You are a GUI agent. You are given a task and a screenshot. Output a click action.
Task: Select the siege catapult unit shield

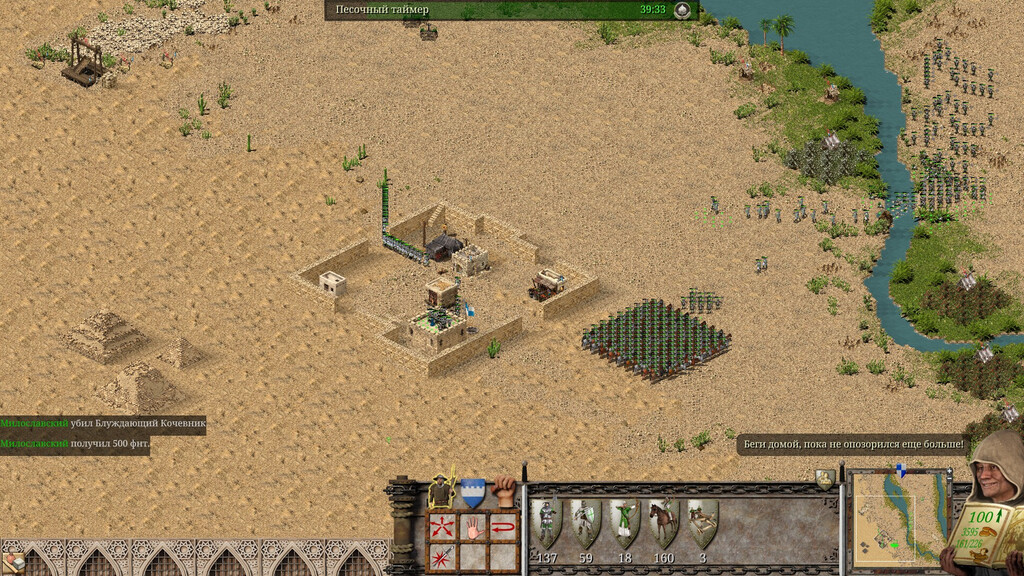pyautogui.click(x=702, y=522)
